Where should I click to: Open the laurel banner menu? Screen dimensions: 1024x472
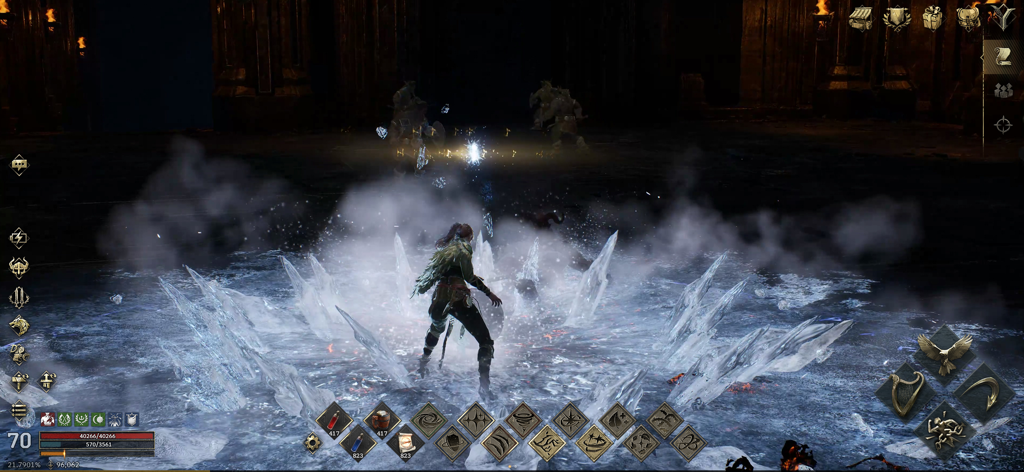[896, 17]
